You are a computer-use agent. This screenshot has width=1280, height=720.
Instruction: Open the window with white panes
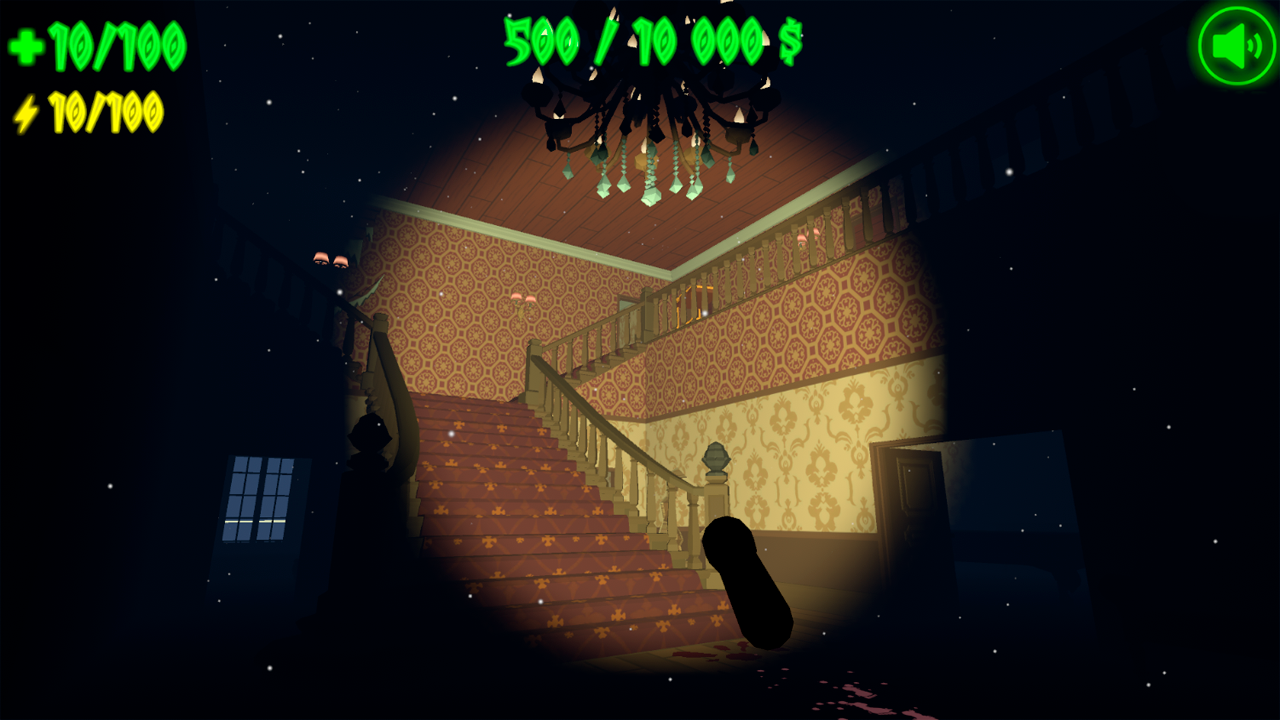point(258,500)
